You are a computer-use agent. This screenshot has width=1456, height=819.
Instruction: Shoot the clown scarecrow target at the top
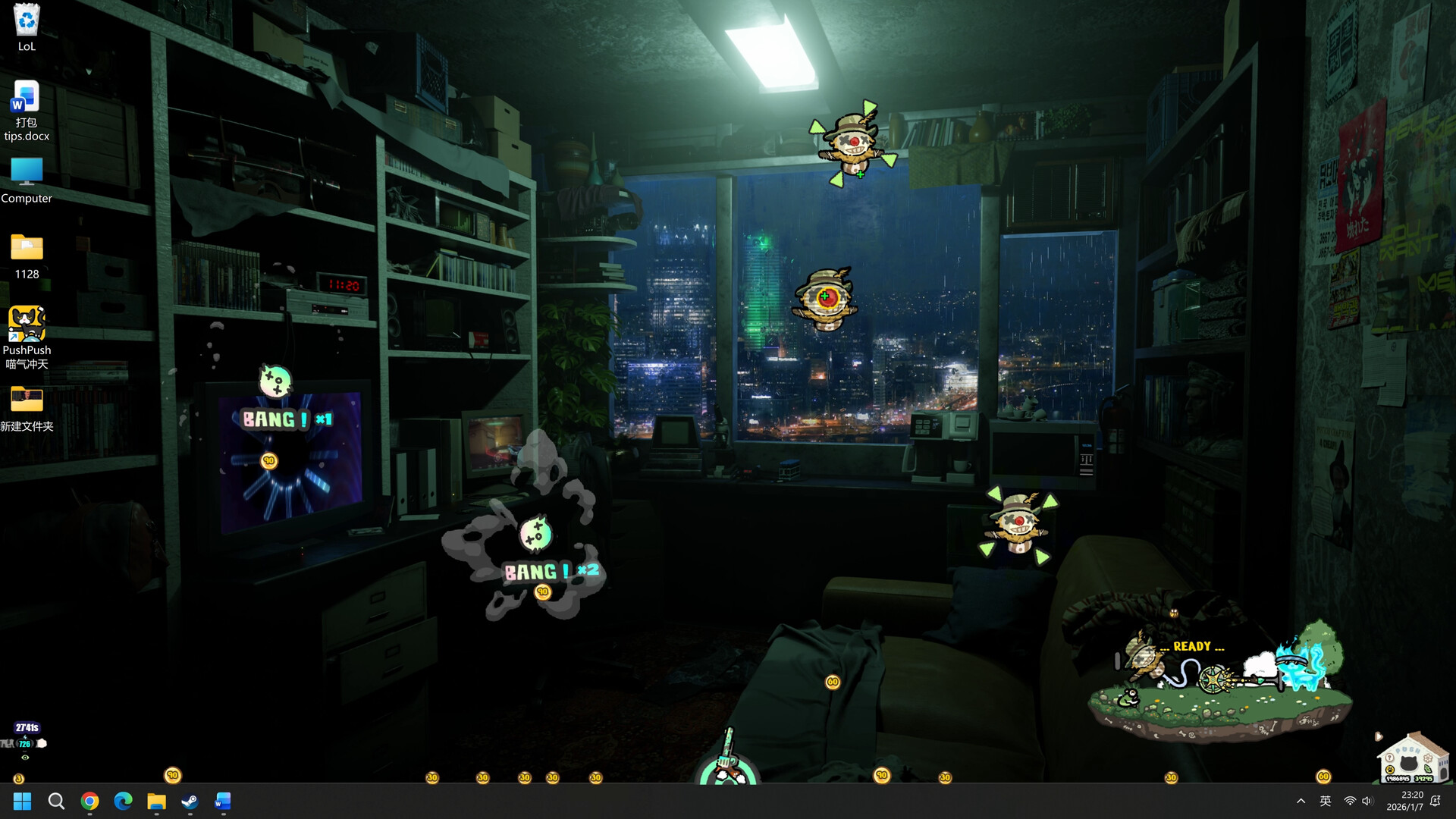coord(853,143)
